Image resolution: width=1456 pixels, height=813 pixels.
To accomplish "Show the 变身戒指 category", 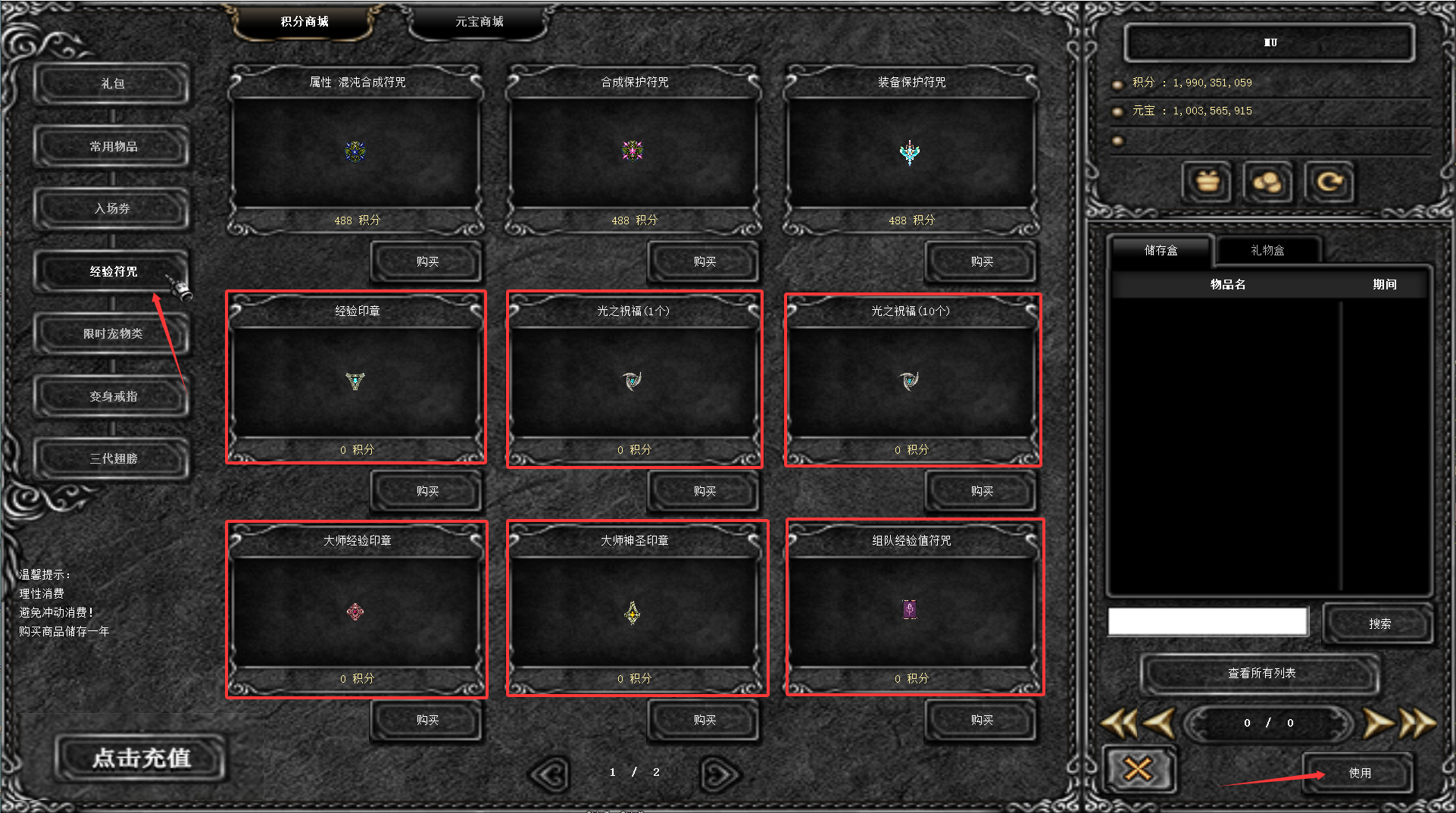I will pos(112,396).
